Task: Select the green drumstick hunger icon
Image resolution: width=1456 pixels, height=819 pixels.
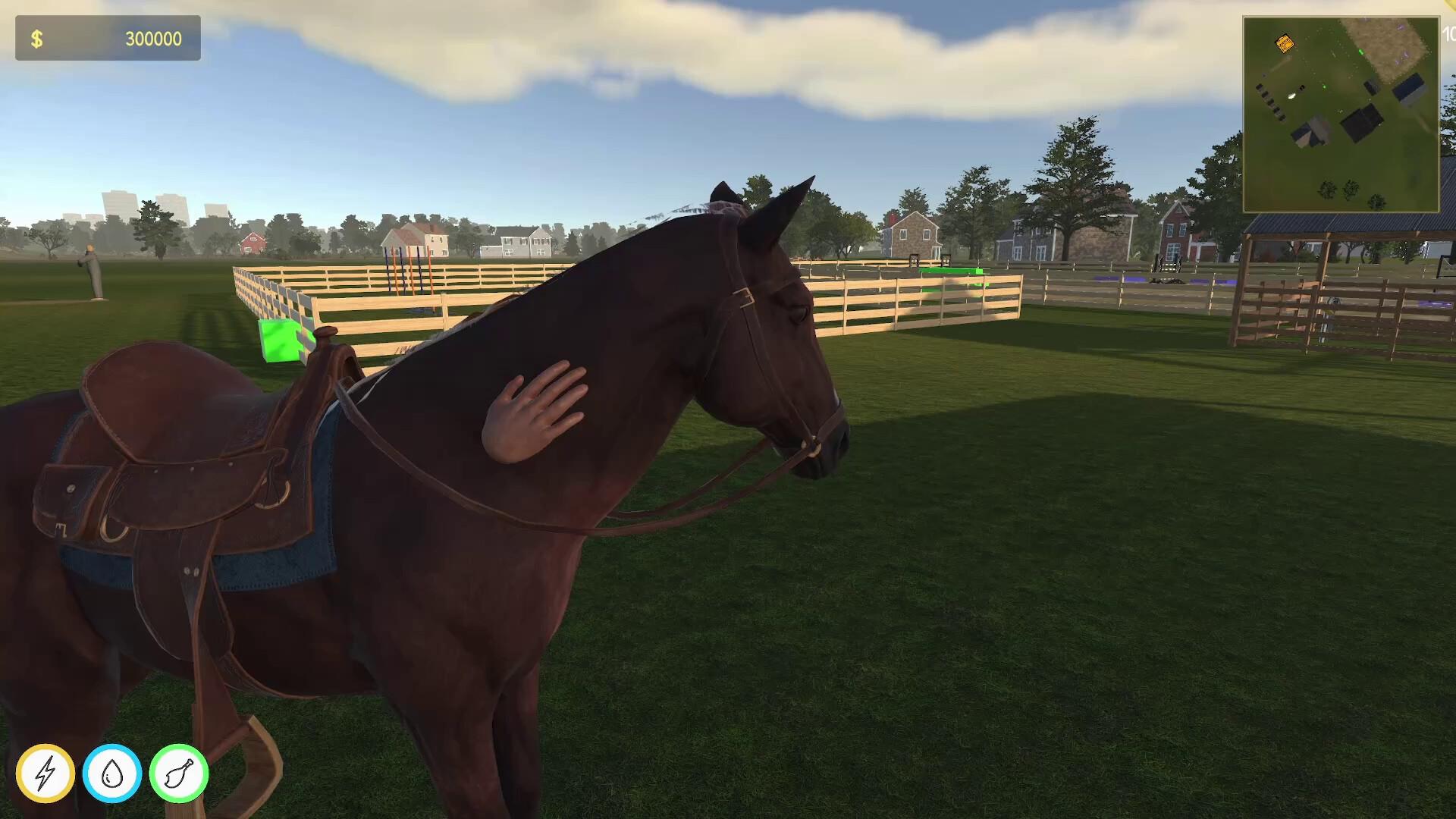Action: point(179,773)
